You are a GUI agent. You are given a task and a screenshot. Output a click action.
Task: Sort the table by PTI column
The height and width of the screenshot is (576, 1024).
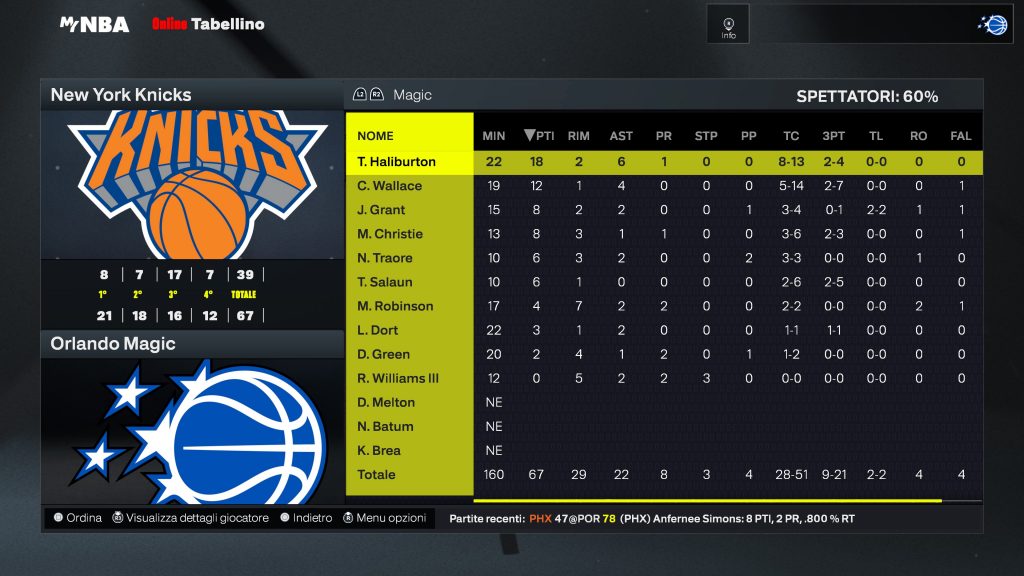539,136
